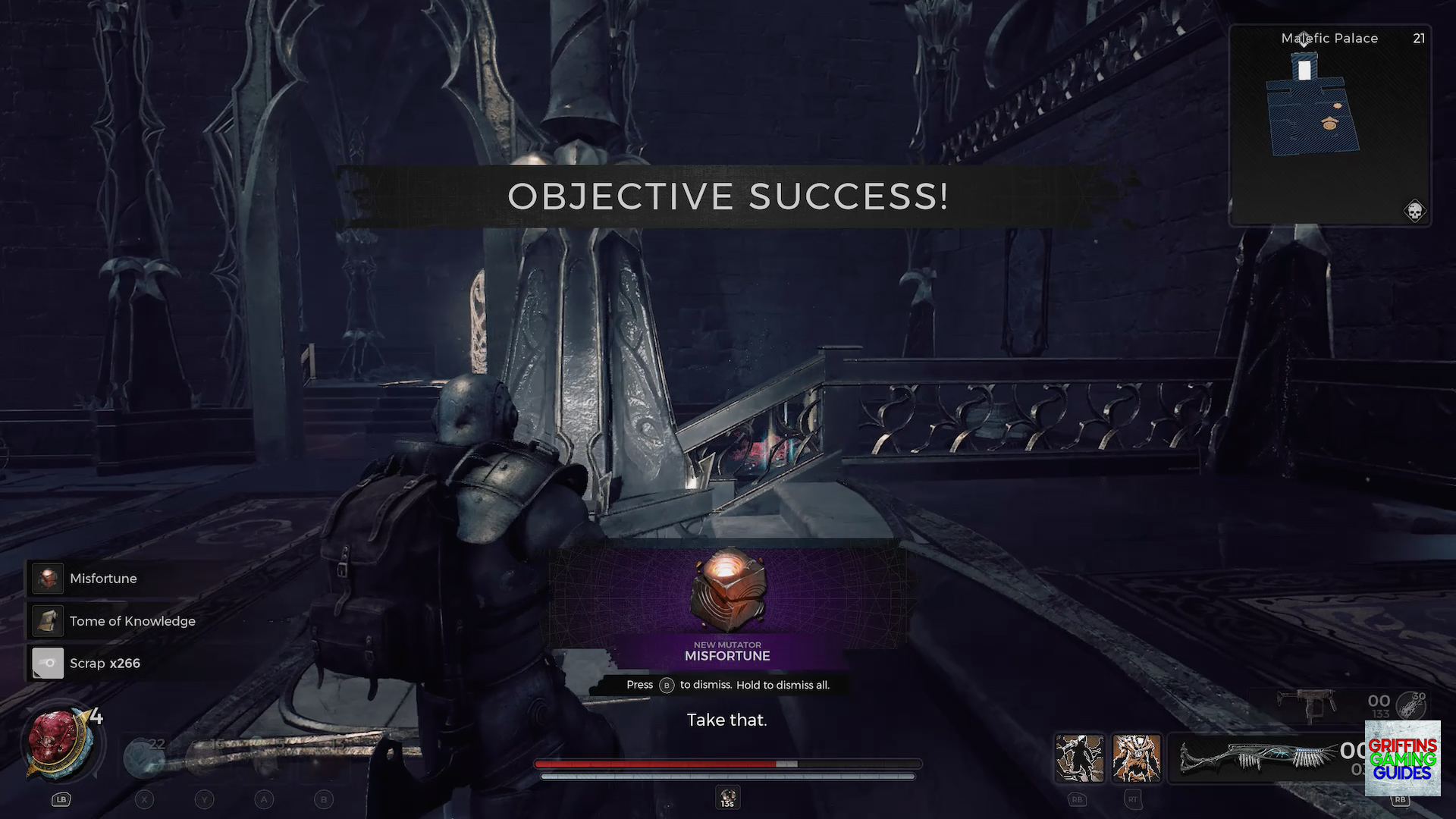Toggle the X consumable slot
This screenshot has width=1456, height=819.
(144, 799)
